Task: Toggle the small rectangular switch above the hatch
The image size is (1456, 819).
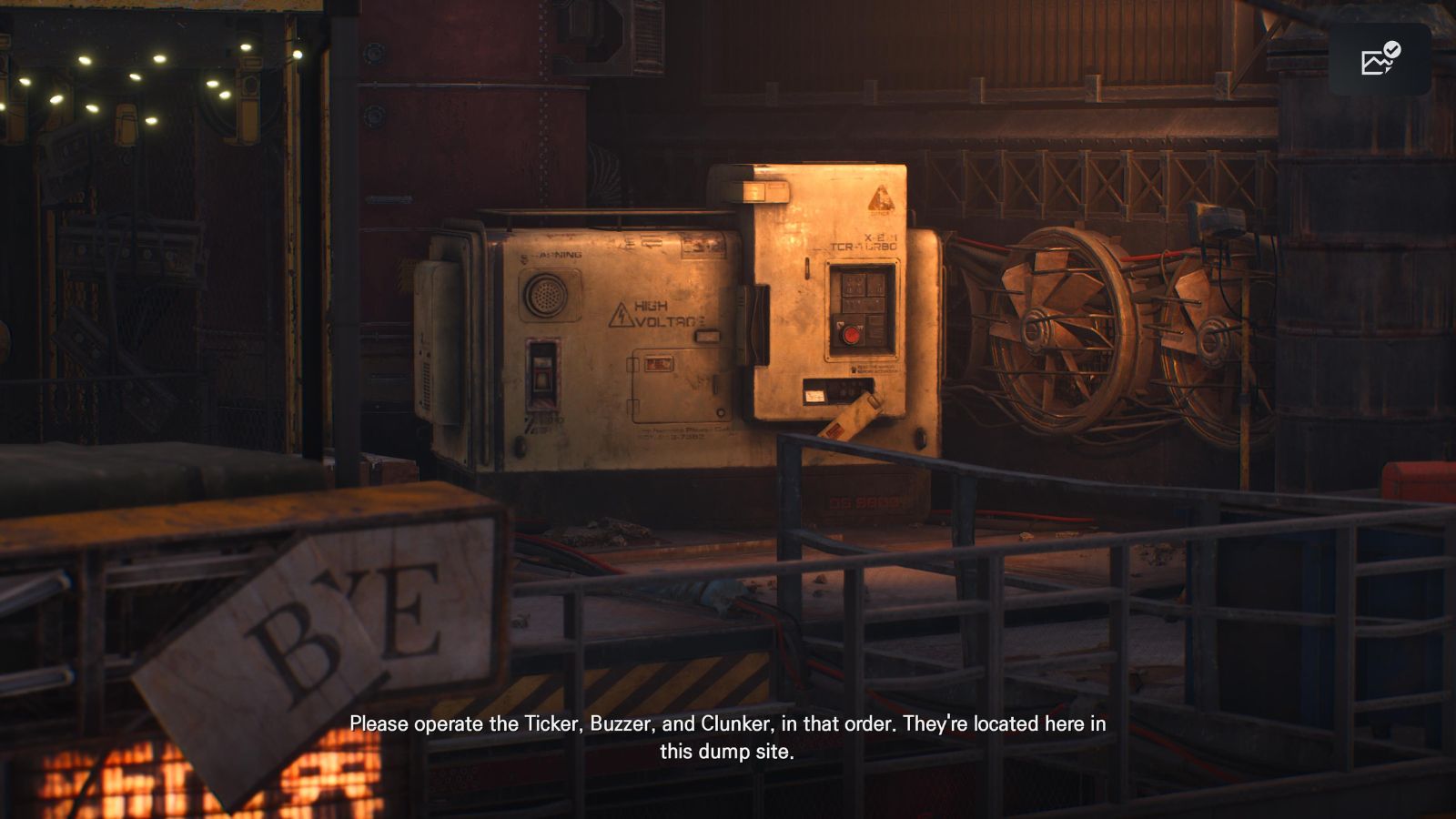Action: (x=707, y=336)
